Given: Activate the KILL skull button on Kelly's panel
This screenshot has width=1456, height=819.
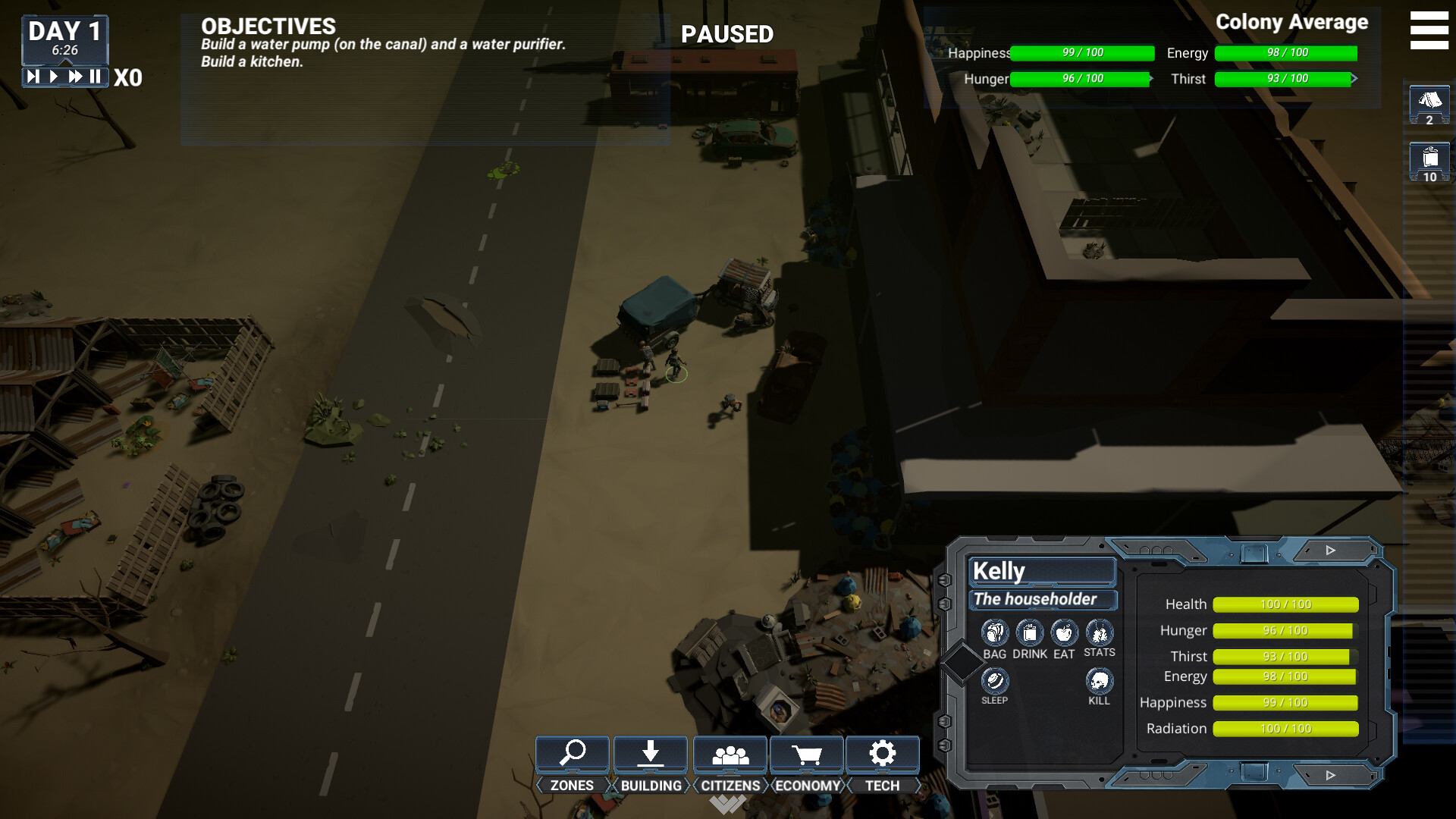Looking at the screenshot, I should (1099, 681).
